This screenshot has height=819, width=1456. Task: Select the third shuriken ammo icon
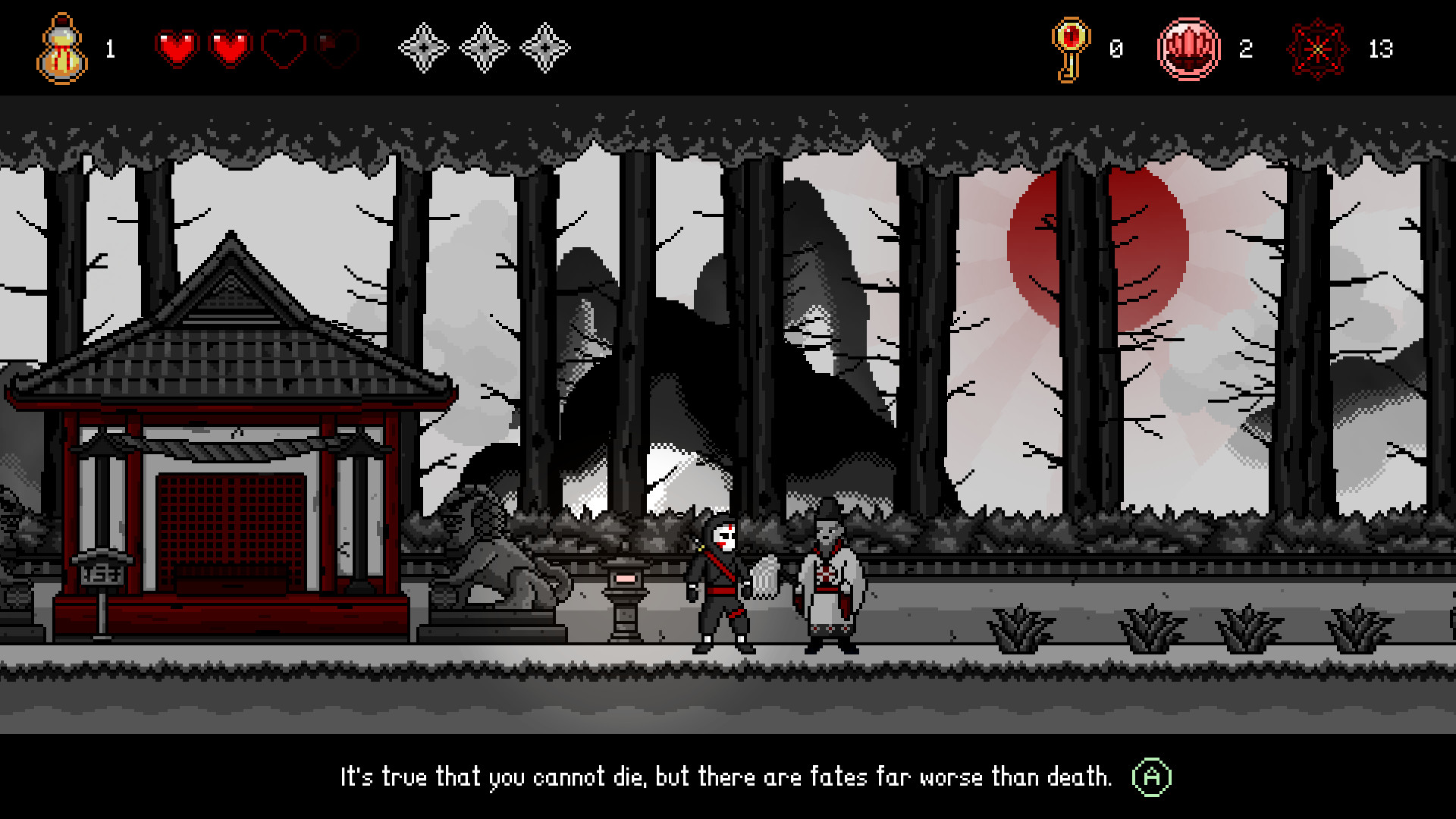543,50
